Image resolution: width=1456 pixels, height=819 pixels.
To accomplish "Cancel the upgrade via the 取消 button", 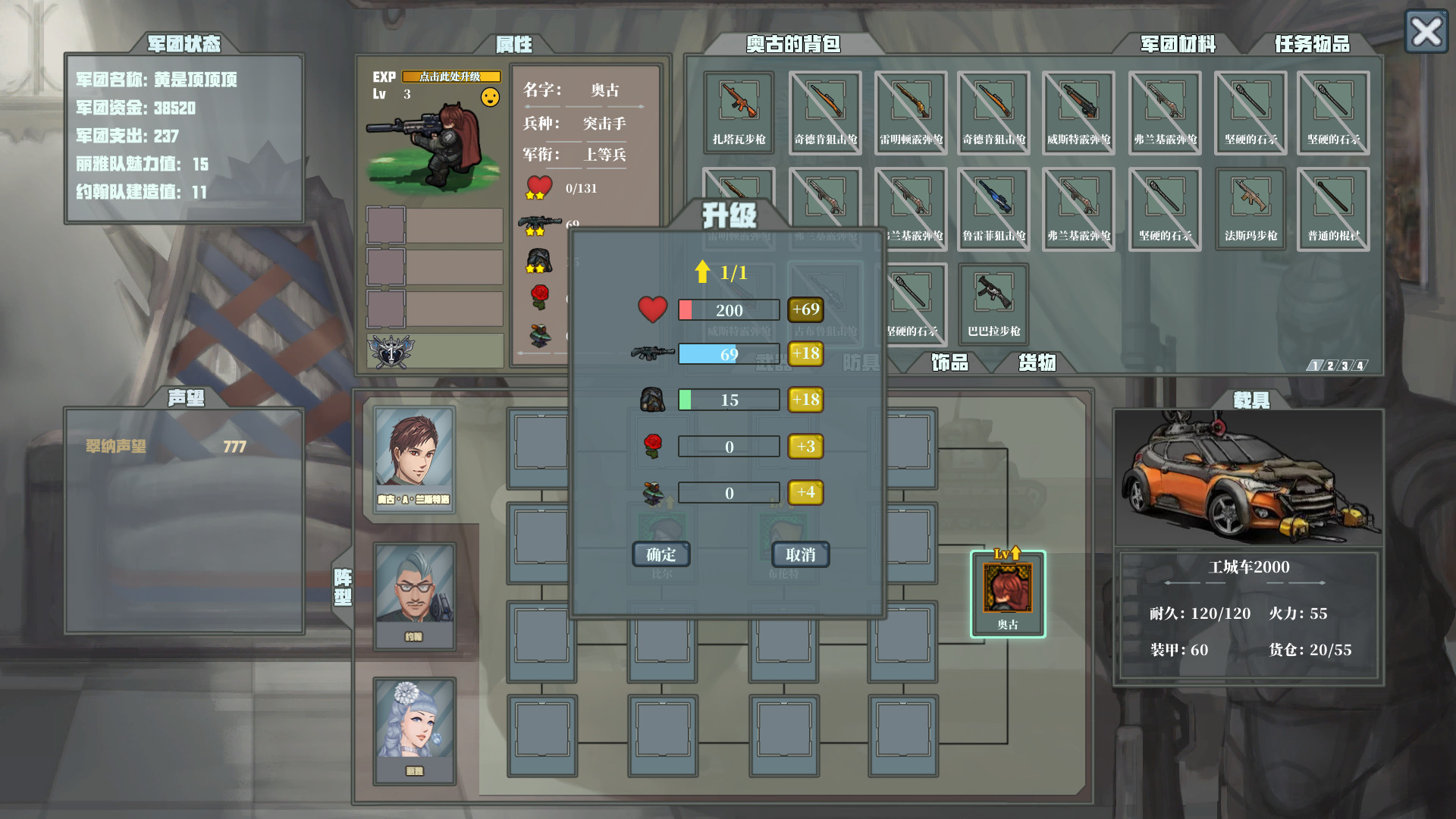I will pos(800,554).
